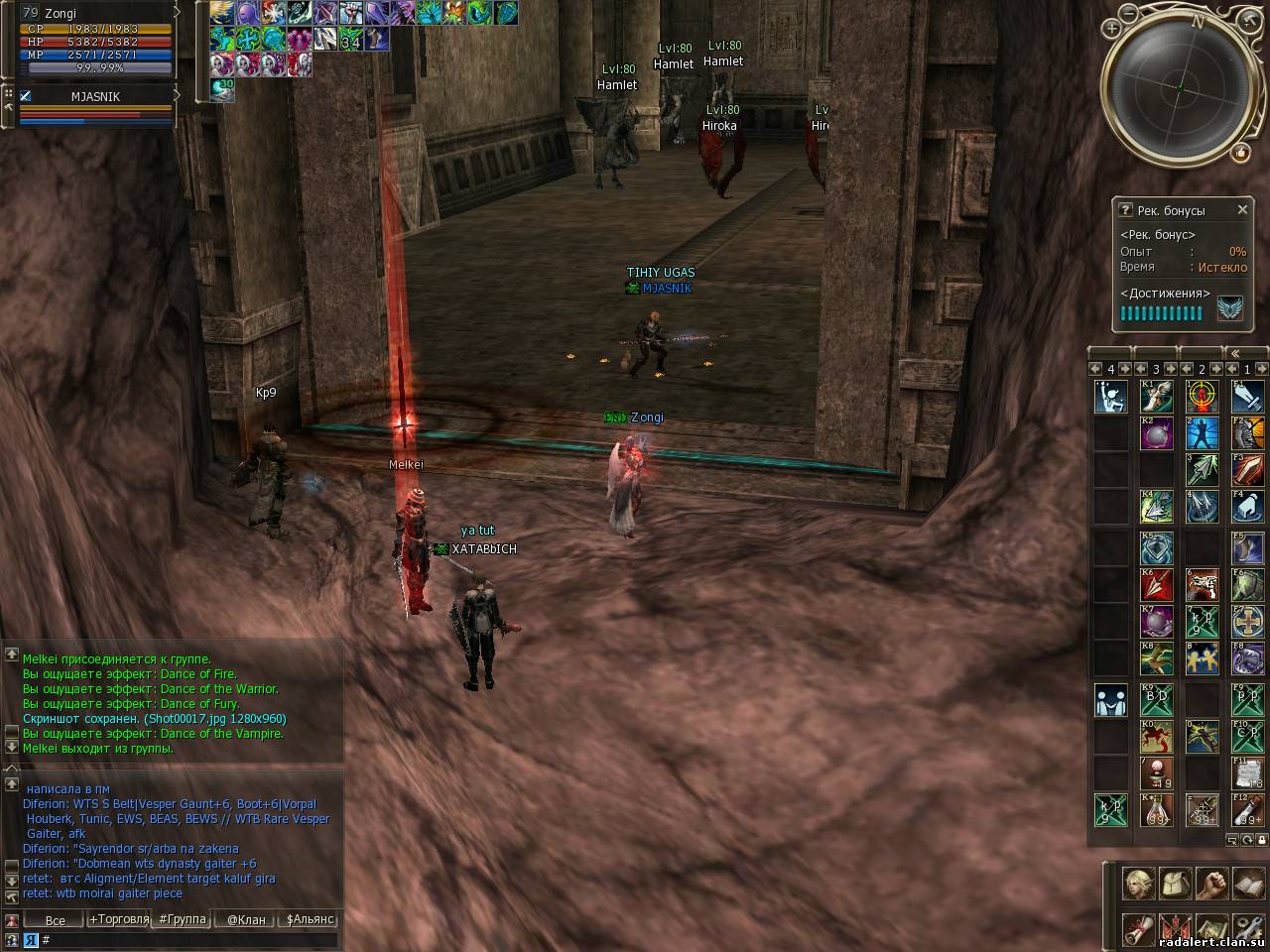Zoom in the radar with the plus button
Viewport: 1270px width, 952px height.
(x=1112, y=29)
